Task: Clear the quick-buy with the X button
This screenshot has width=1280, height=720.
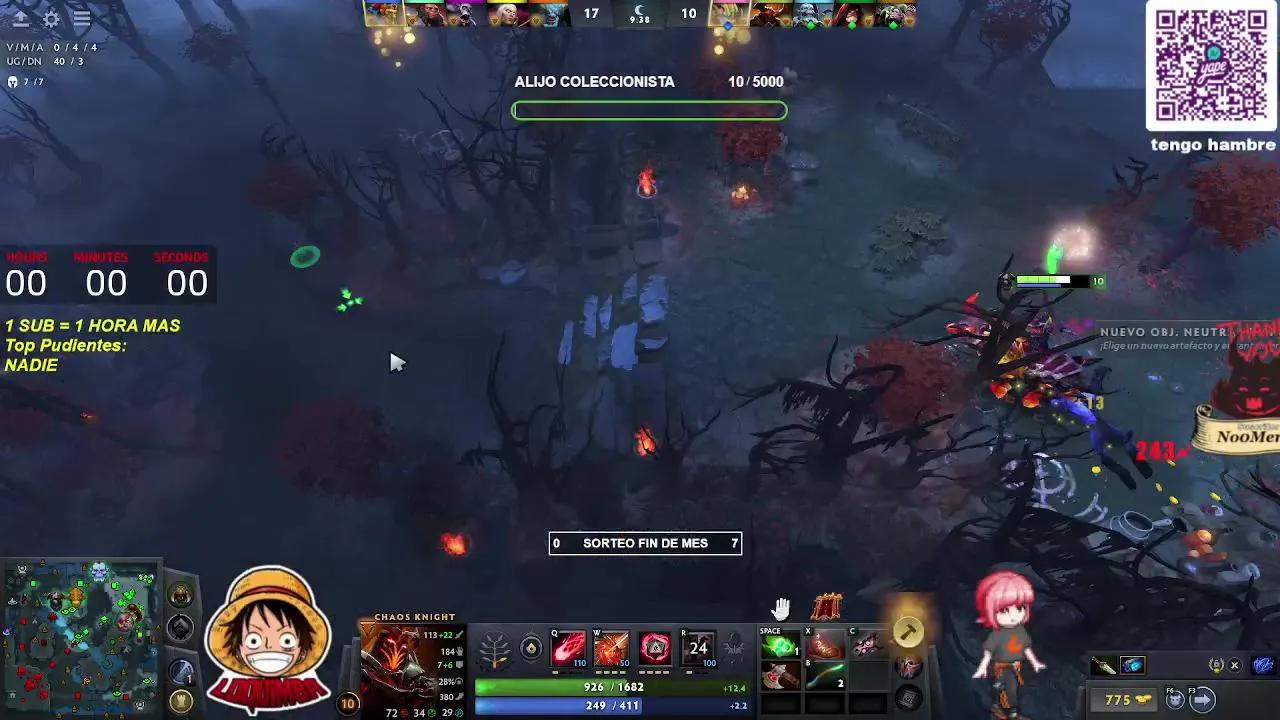Action: pos(1234,665)
